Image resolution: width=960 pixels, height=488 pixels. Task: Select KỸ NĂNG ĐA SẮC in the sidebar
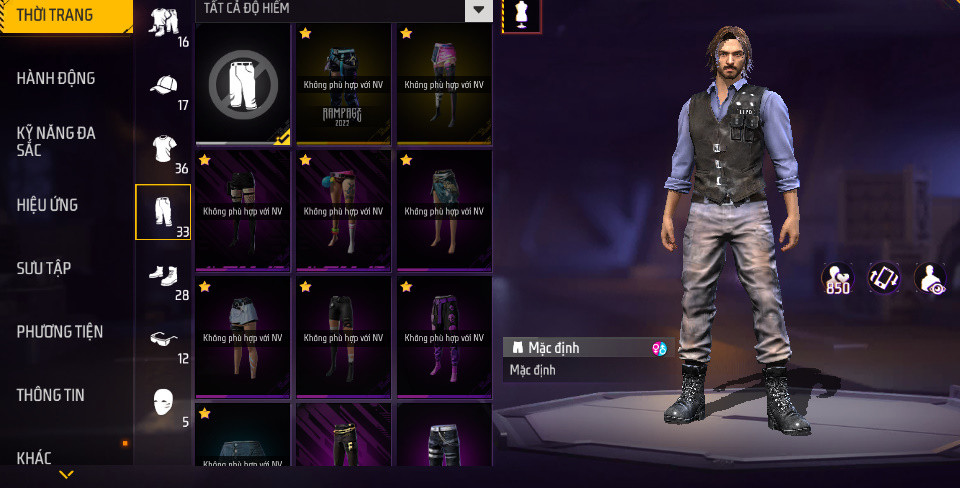56,141
